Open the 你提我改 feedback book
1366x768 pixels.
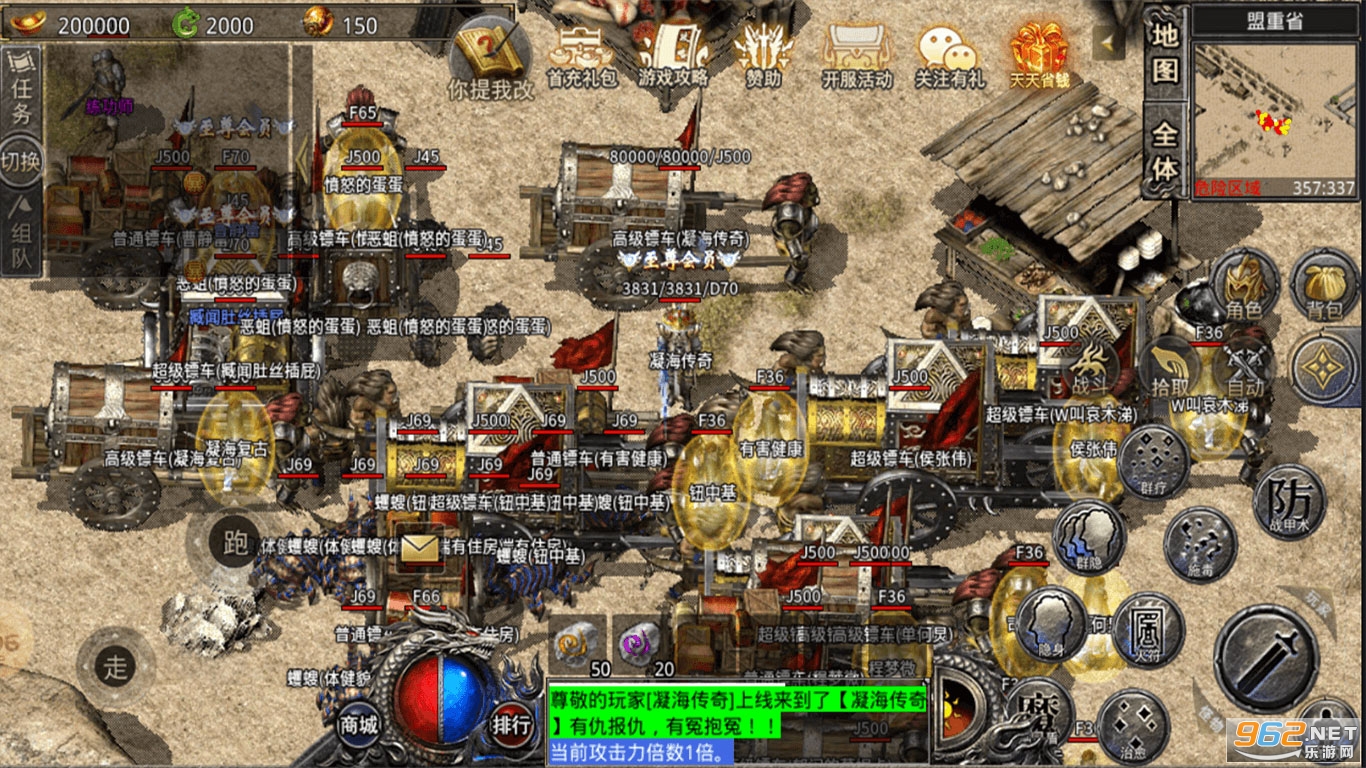click(490, 60)
